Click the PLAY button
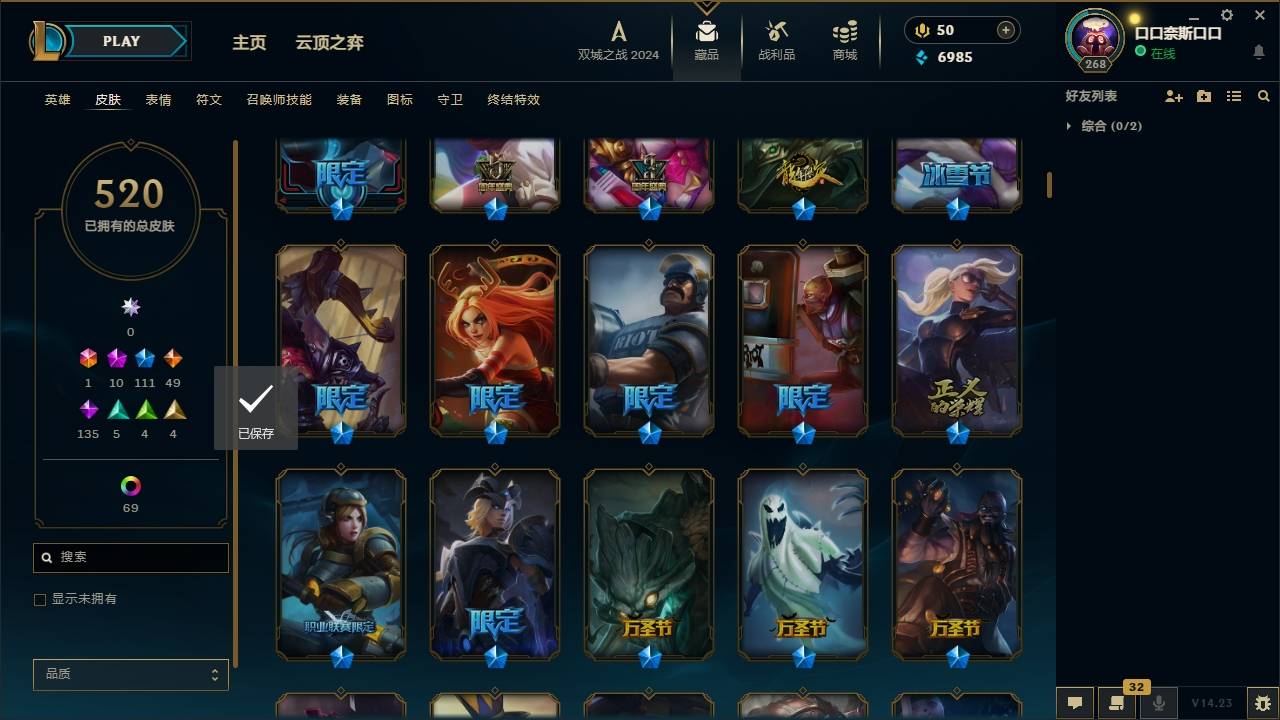1280x720 pixels. (120, 41)
